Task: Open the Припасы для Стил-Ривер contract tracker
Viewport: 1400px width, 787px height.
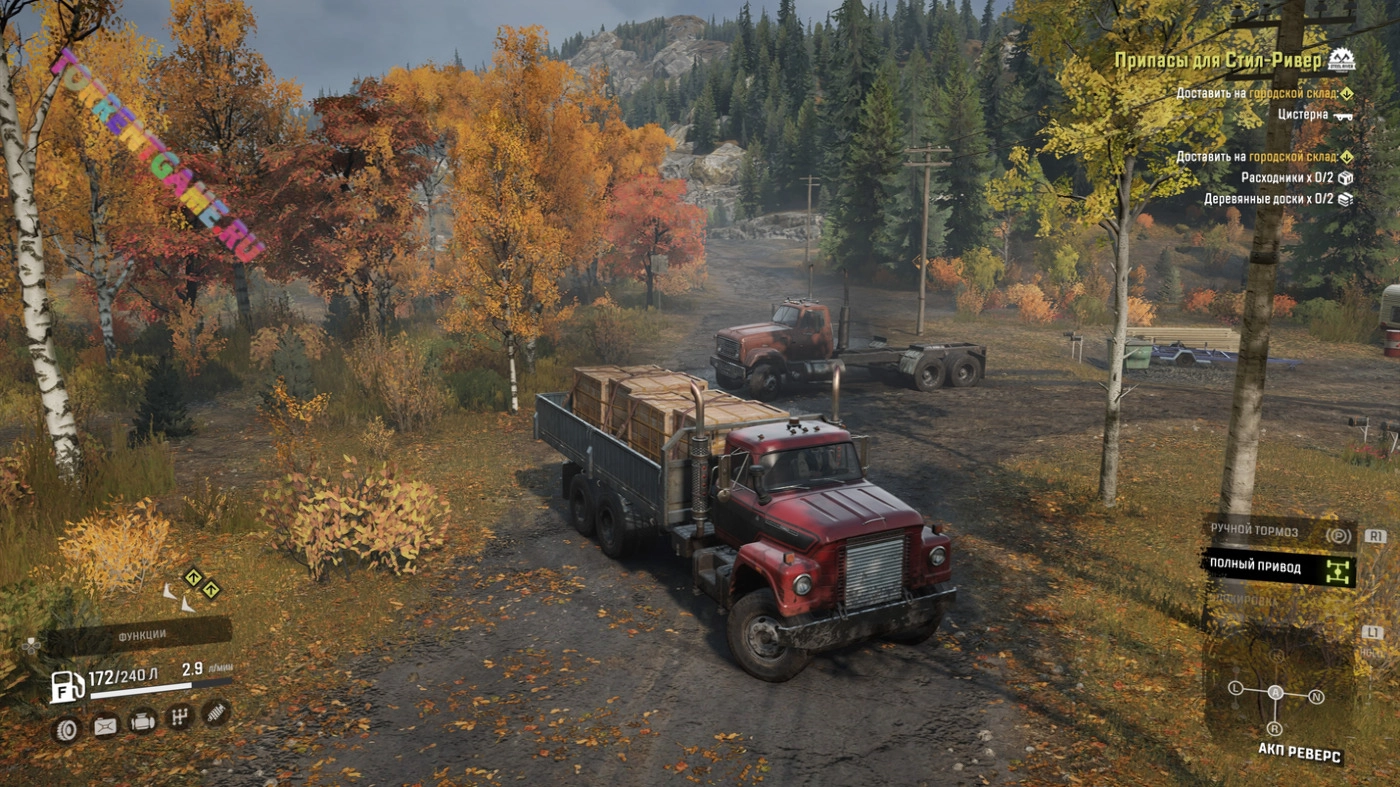Action: point(1217,61)
